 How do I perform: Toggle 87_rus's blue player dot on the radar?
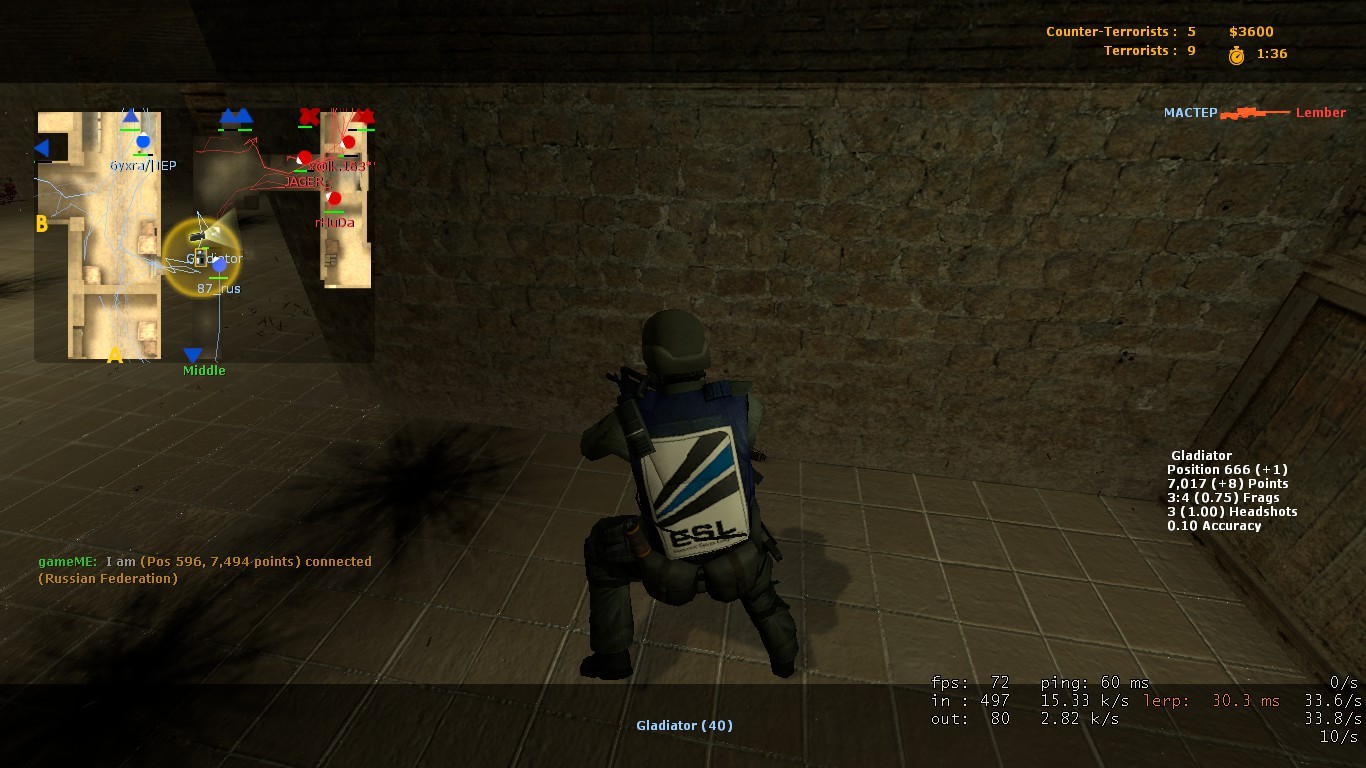click(x=217, y=266)
